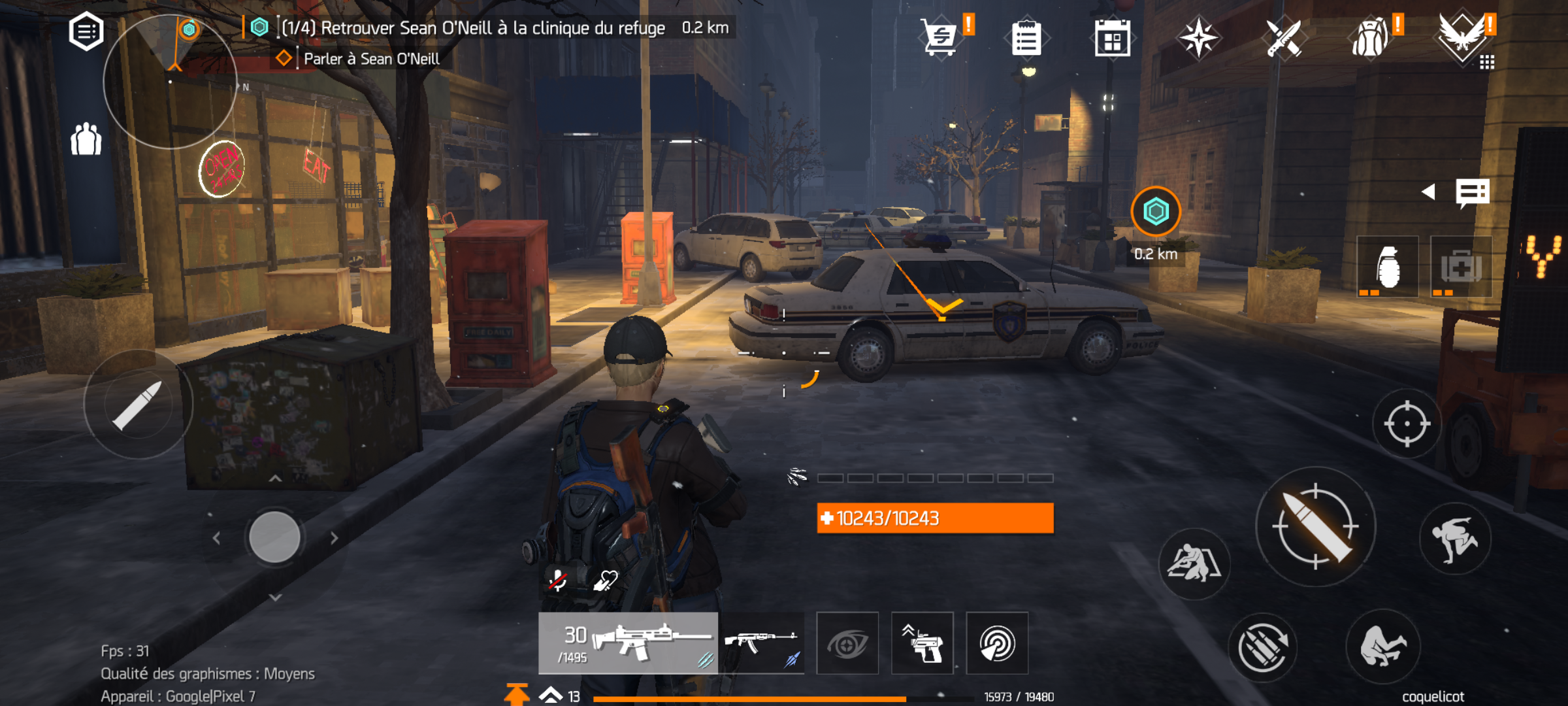This screenshot has width=1568, height=706.
Task: Fire with the large bullet button
Action: [1316, 526]
